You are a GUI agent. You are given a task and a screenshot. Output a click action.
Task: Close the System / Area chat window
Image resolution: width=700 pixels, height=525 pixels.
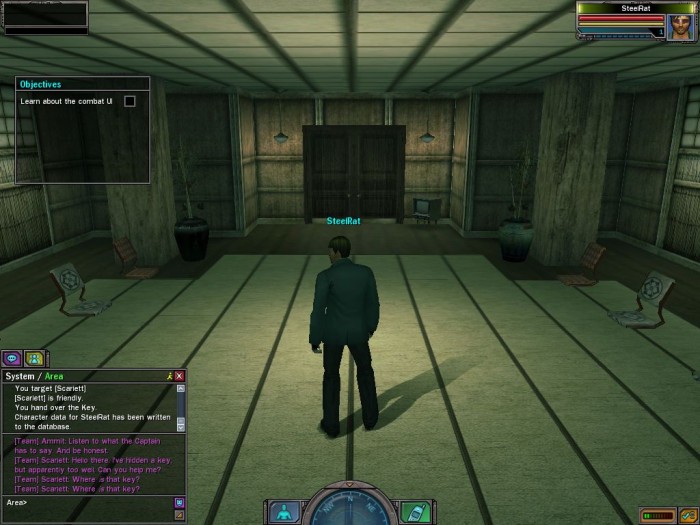pyautogui.click(x=180, y=376)
